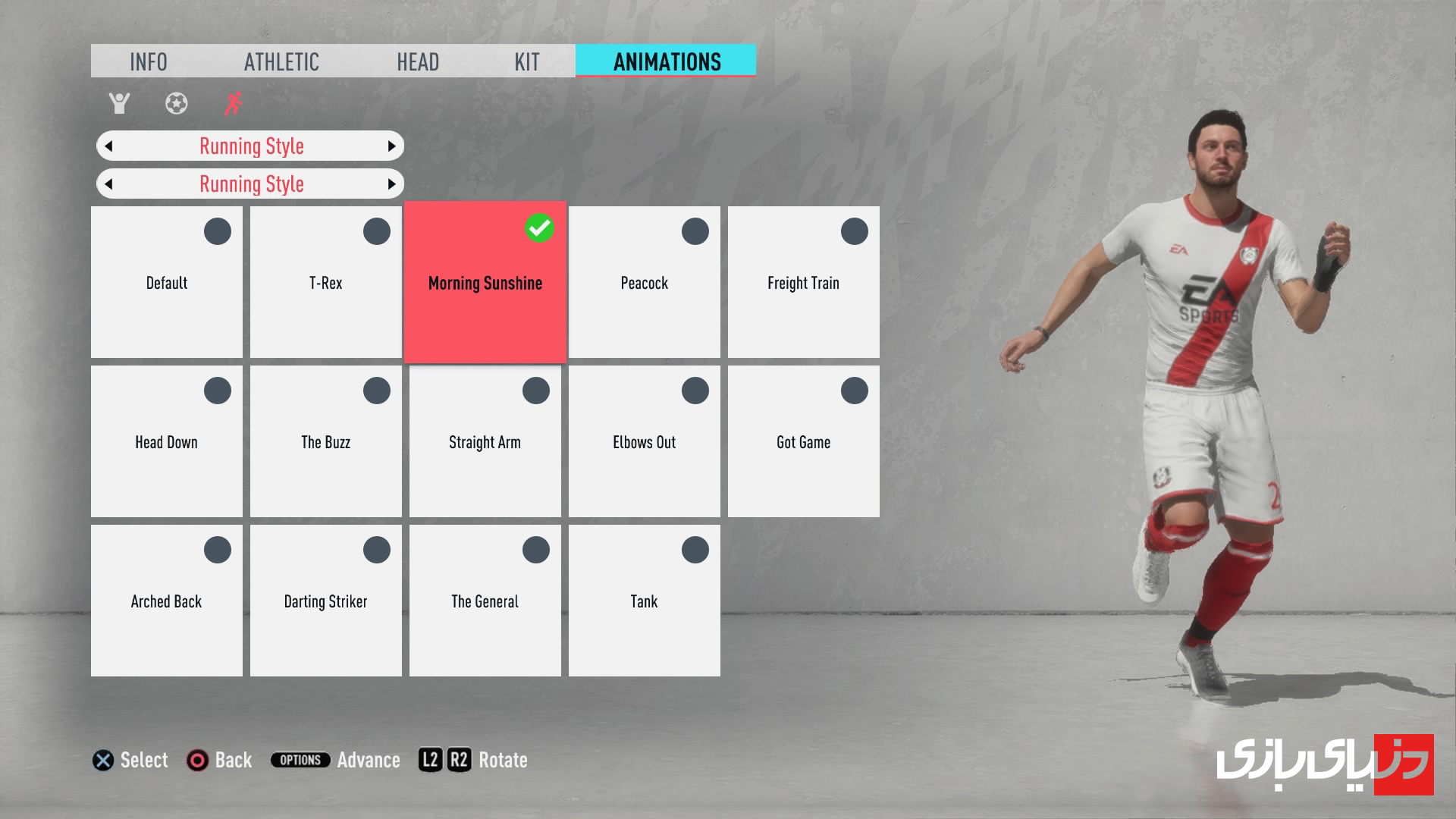1456x819 pixels.
Task: Open the ATHLETIC tab
Action: [281, 61]
